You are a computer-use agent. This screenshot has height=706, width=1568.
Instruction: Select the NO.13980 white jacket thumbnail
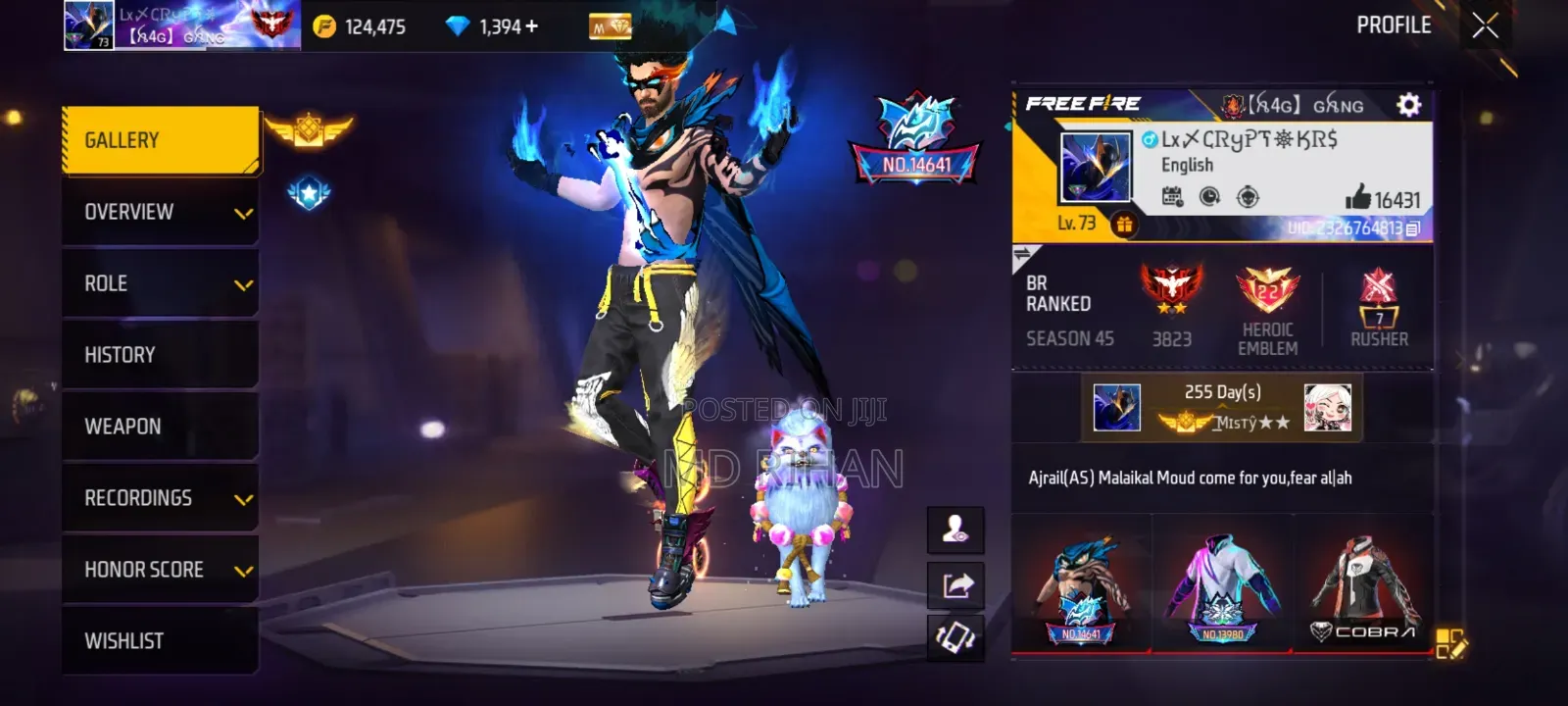(1222, 588)
